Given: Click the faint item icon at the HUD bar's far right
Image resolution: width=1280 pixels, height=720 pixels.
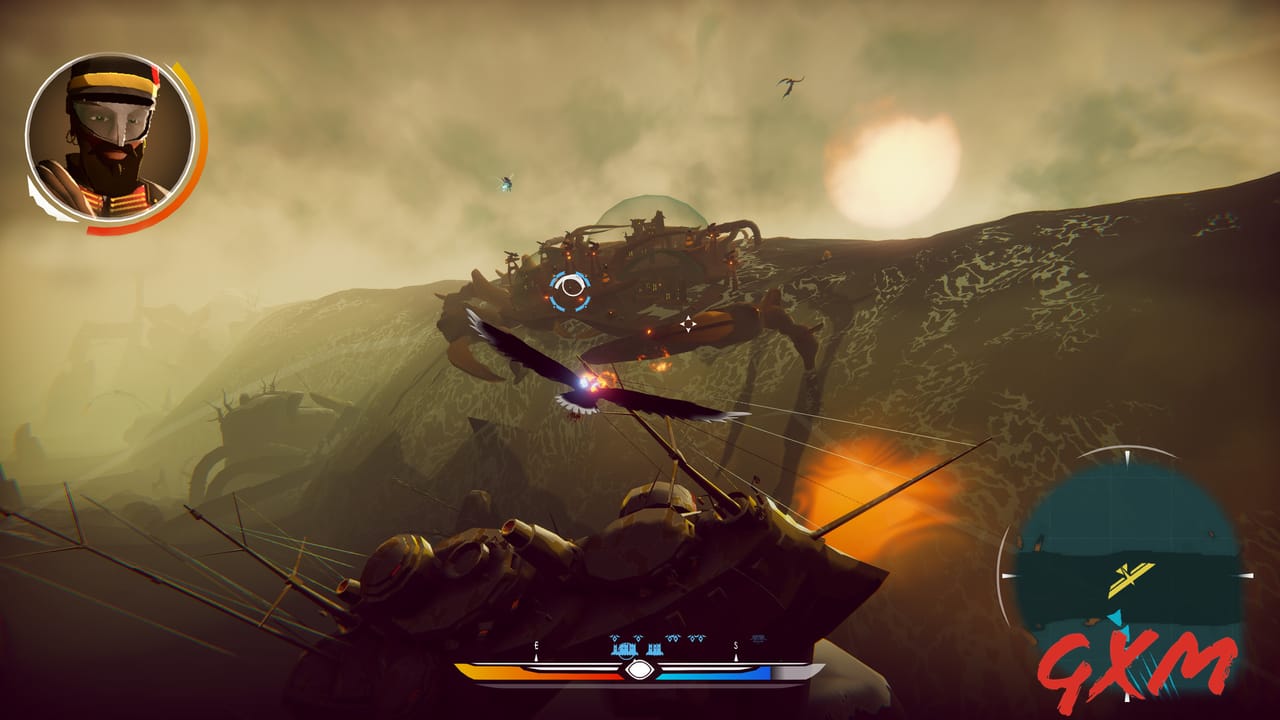Looking at the screenshot, I should [759, 639].
